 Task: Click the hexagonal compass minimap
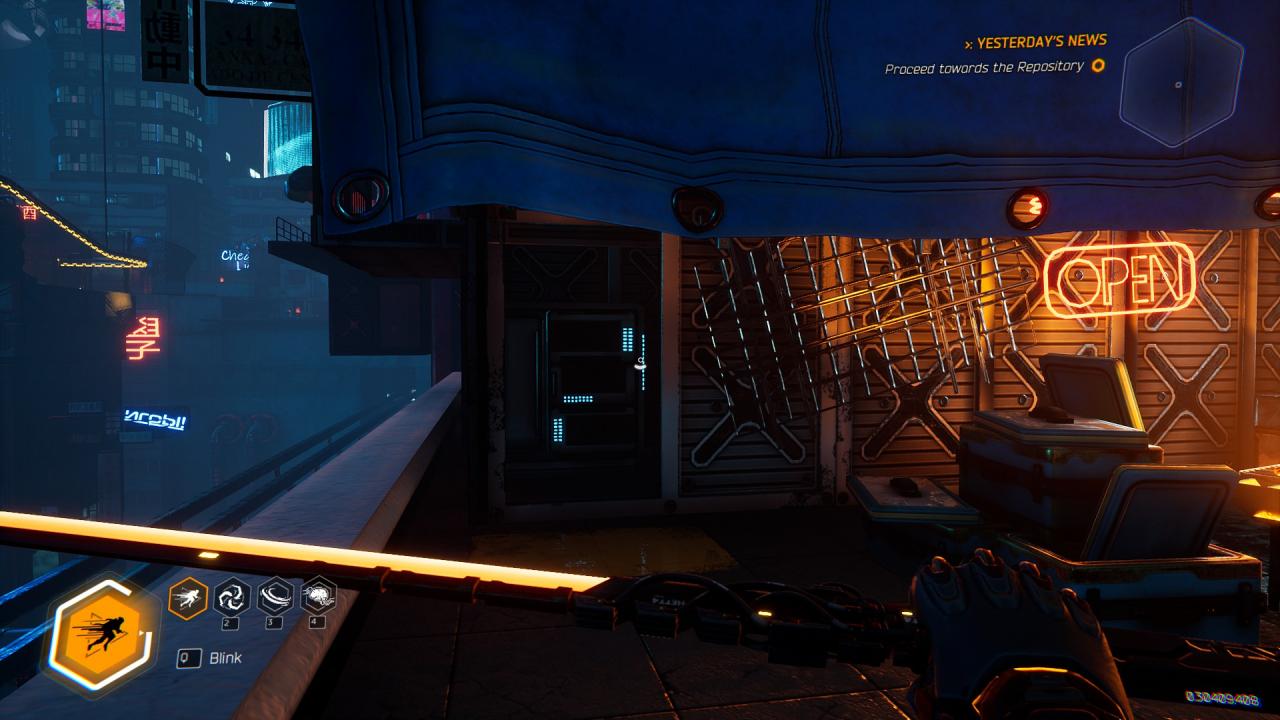pos(1181,83)
